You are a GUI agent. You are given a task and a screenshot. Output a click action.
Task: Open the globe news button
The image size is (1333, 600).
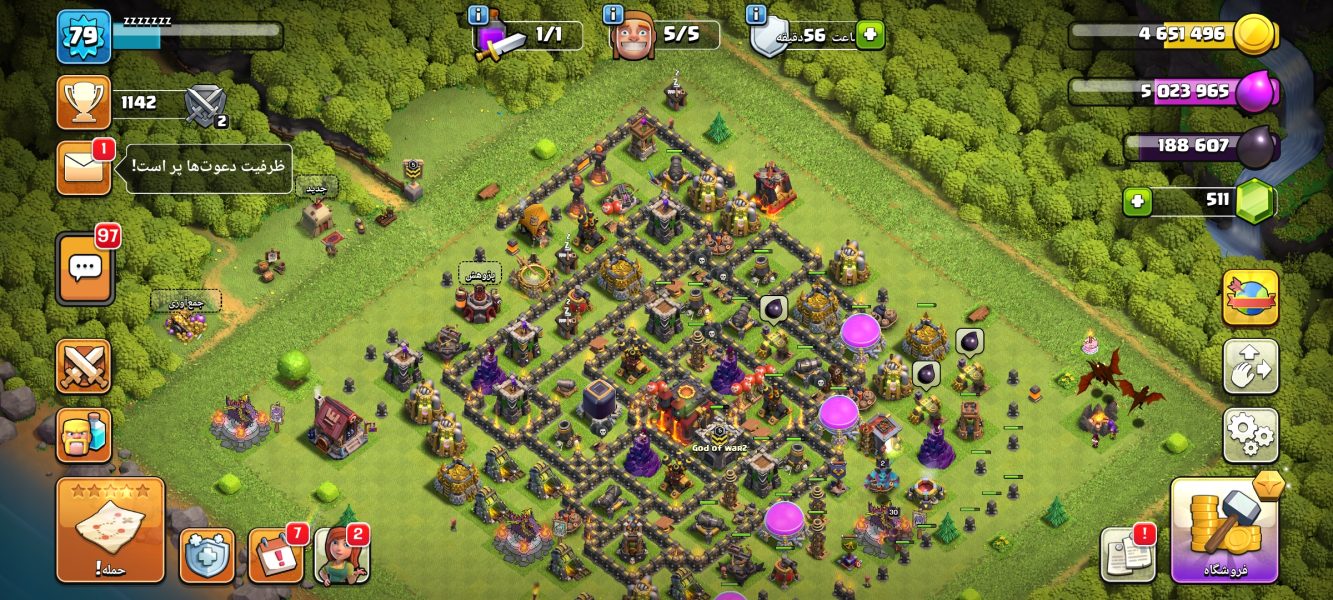coord(1250,298)
